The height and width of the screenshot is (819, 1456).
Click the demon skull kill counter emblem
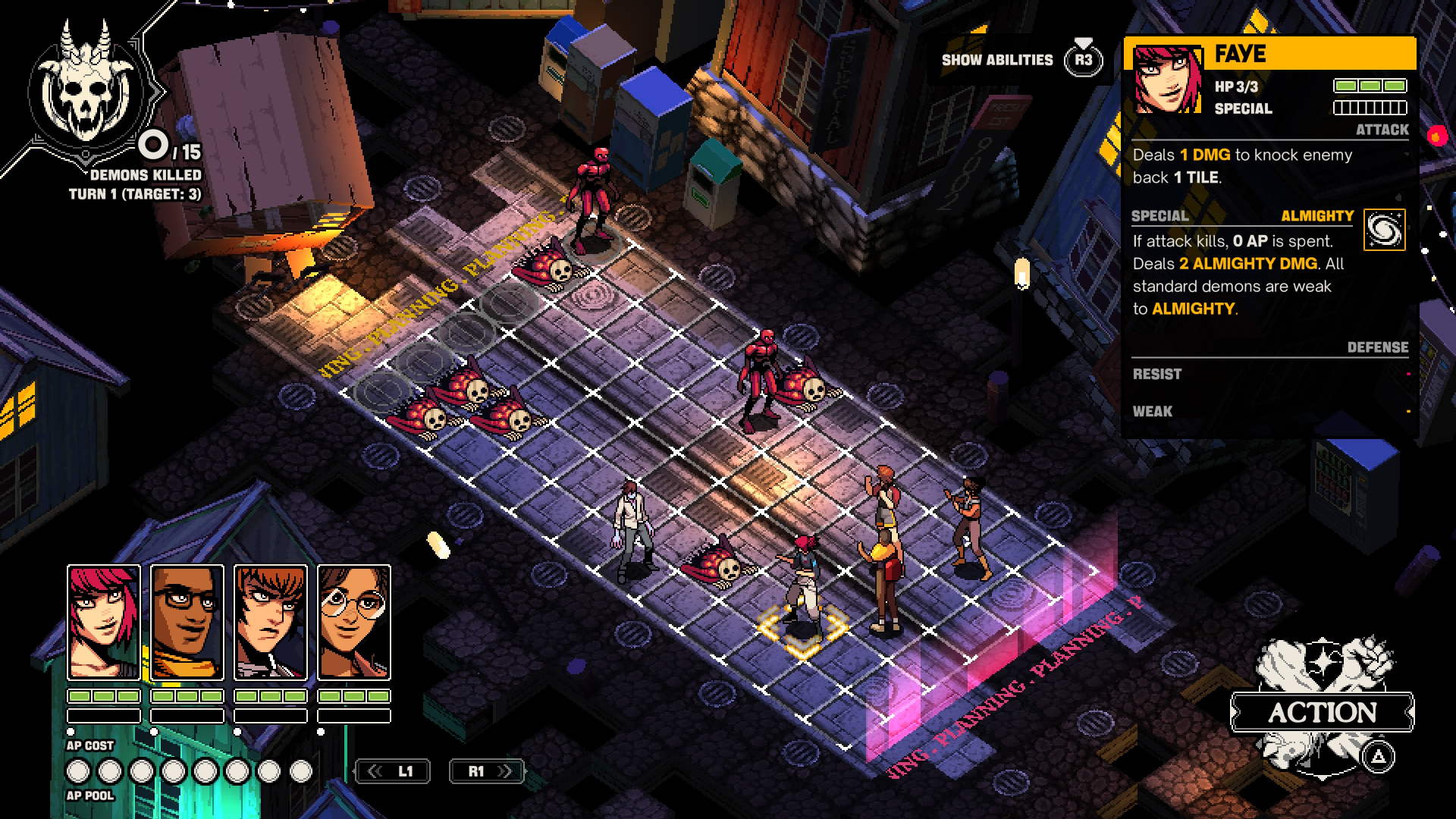coord(87,89)
